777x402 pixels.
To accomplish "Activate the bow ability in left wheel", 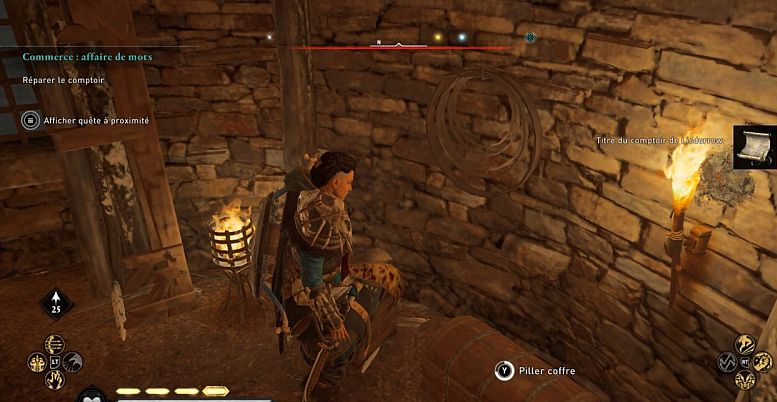I will point(53,345).
